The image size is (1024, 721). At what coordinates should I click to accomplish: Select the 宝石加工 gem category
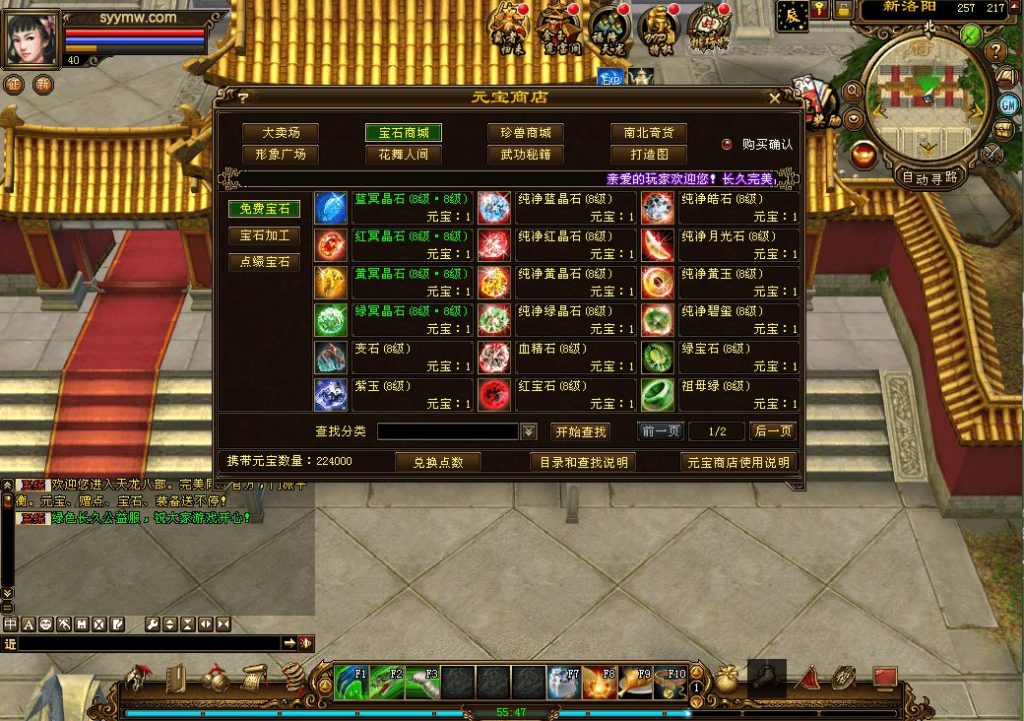[264, 236]
